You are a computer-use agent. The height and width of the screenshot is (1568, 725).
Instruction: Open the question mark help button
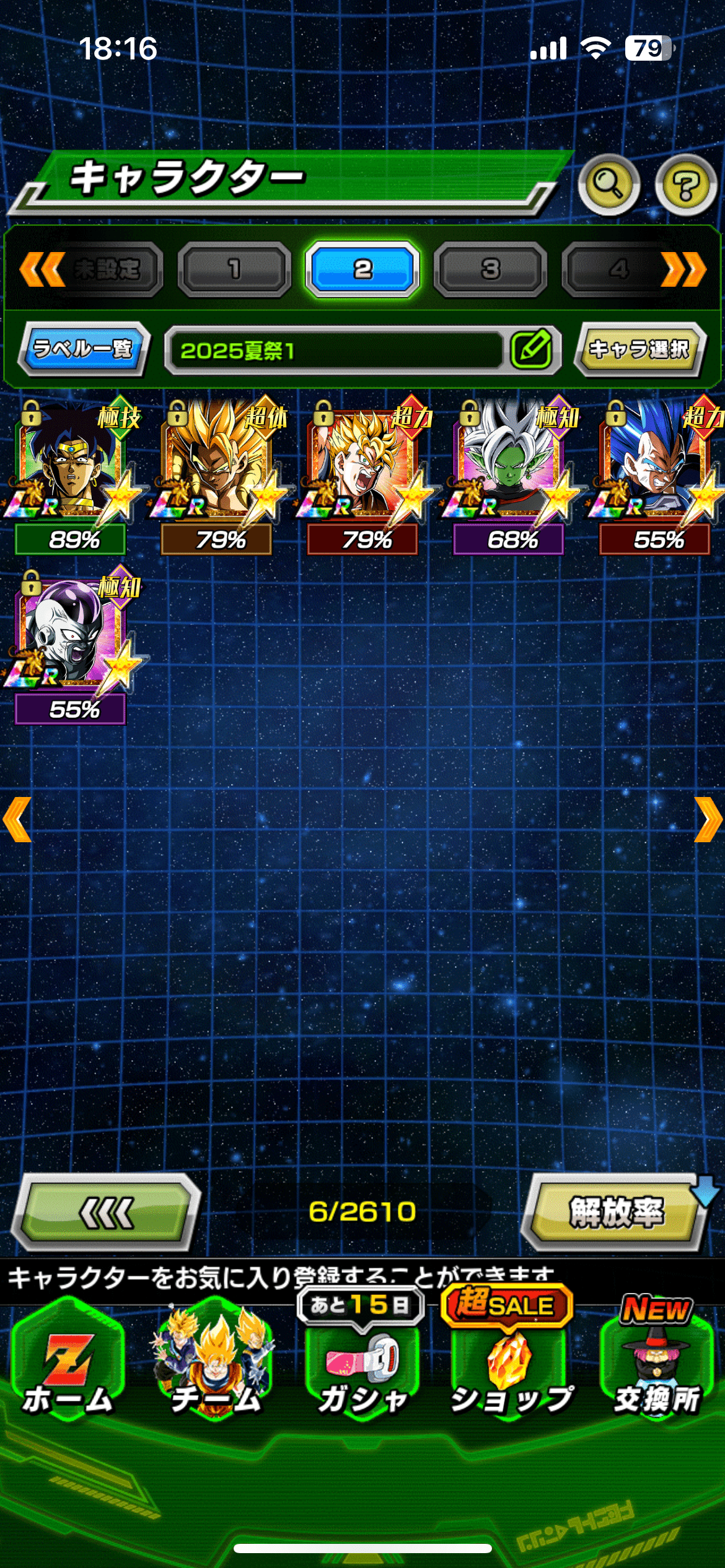click(685, 184)
